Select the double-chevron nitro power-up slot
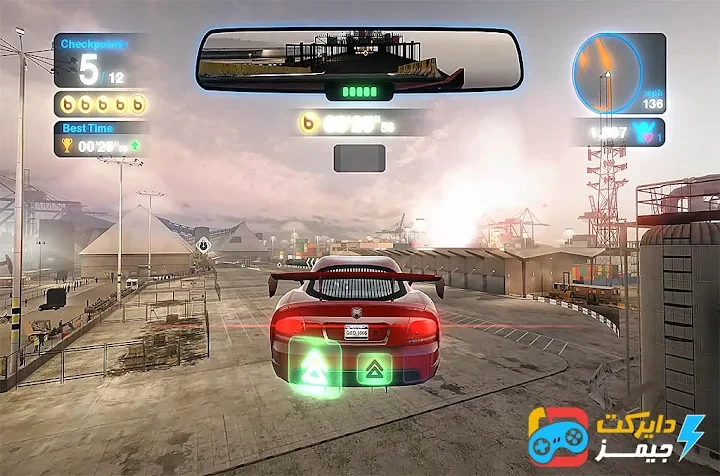Image resolution: width=720 pixels, height=476 pixels. pos(374,369)
